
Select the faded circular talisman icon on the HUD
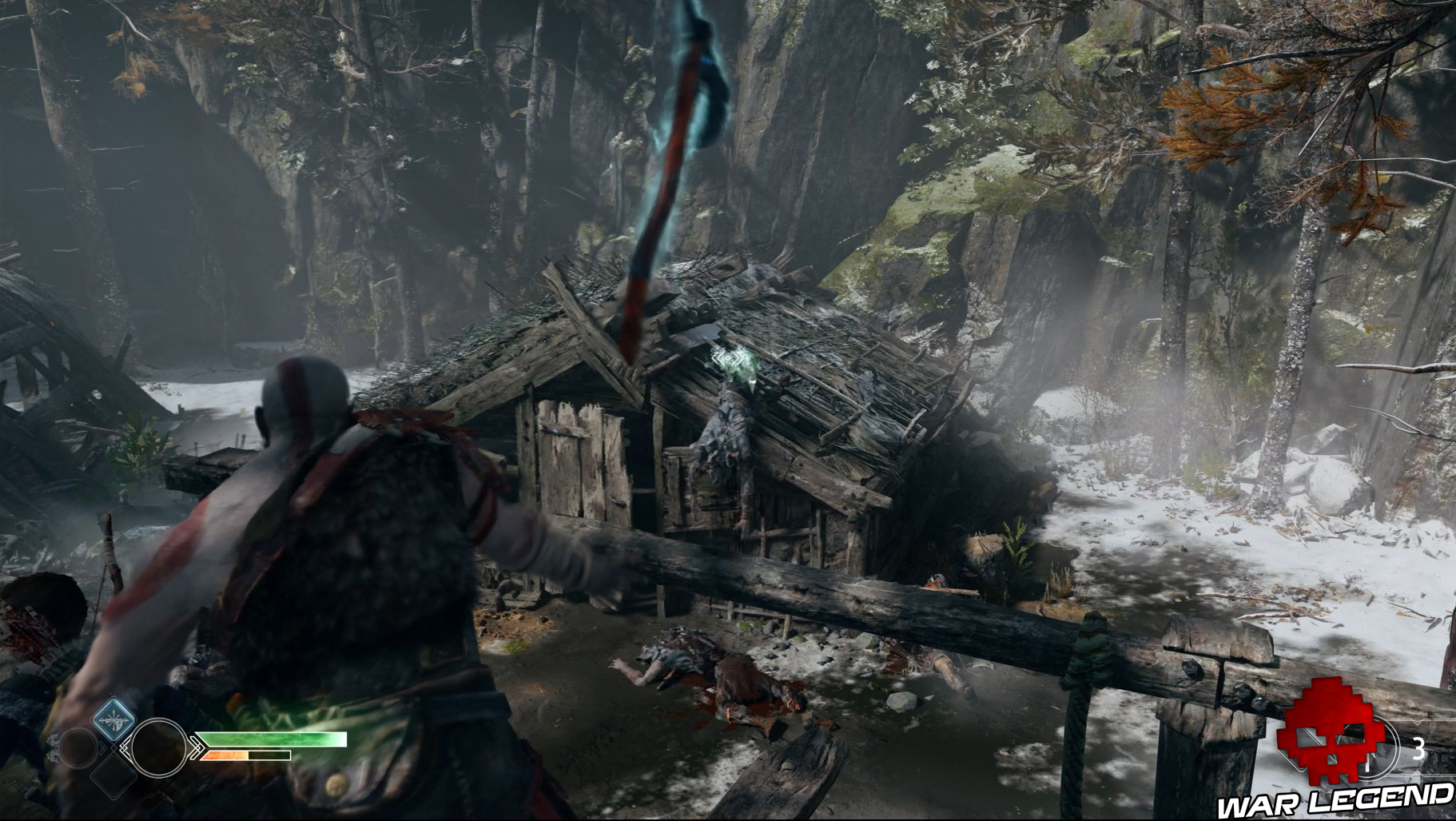coord(78,748)
